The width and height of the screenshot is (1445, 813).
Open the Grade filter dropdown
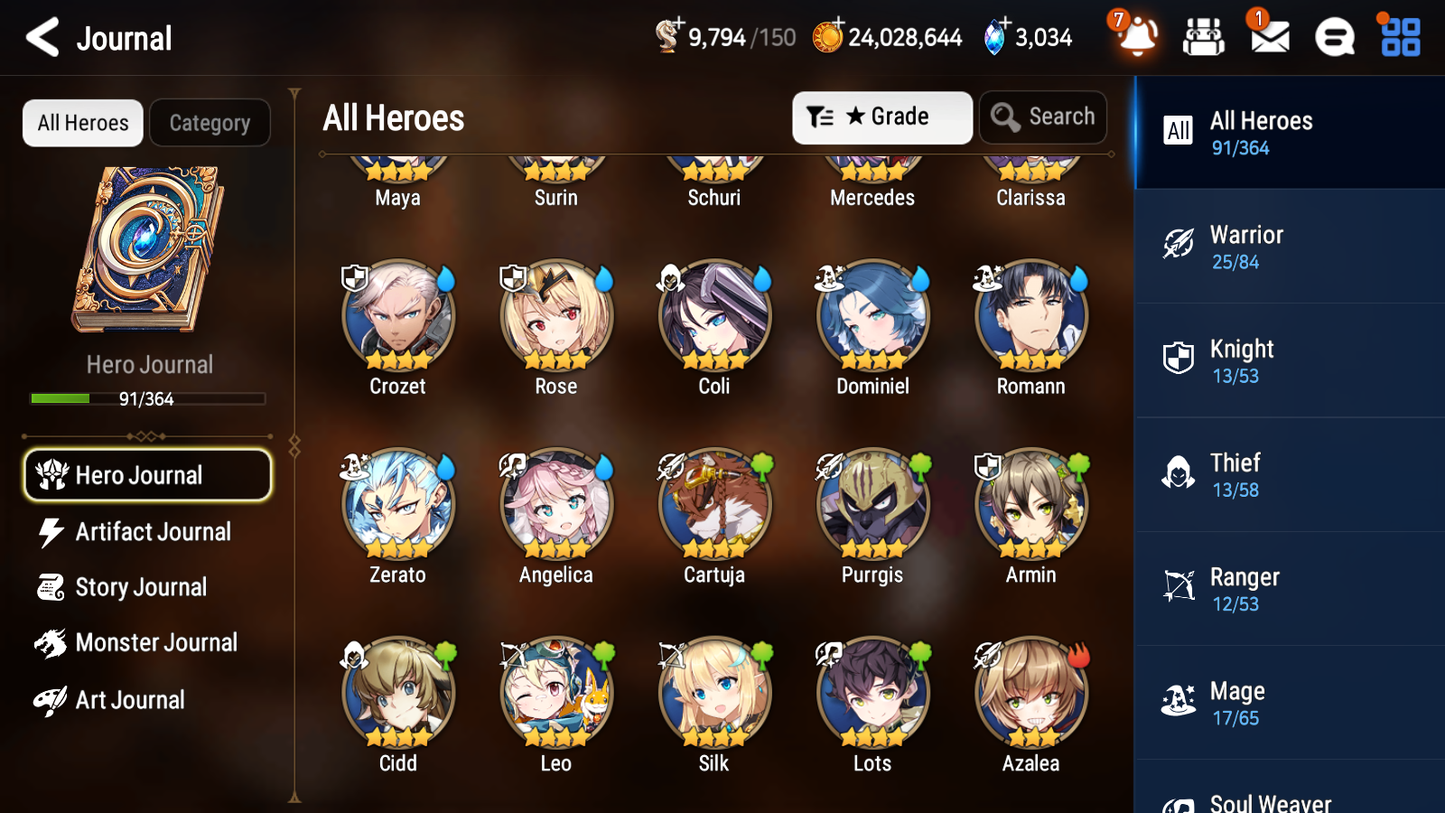click(881, 117)
